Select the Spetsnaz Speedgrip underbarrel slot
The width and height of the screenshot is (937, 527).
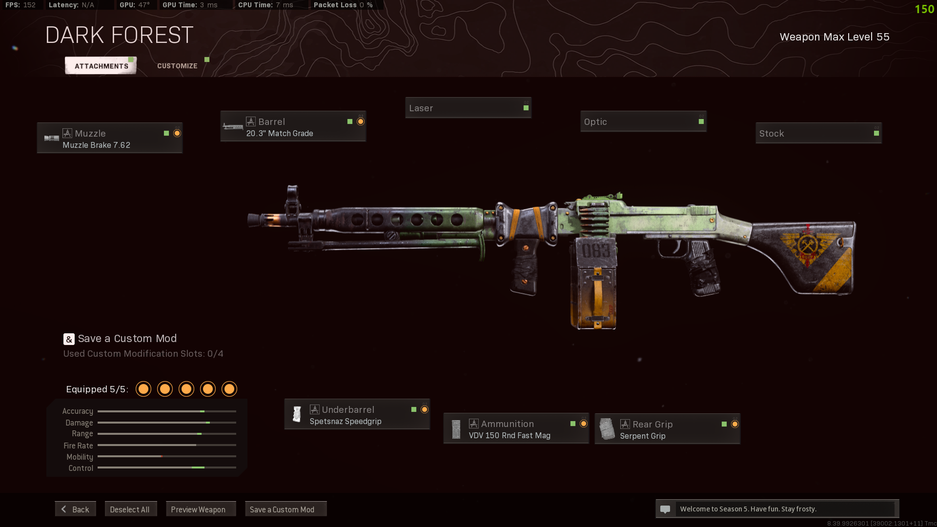pyautogui.click(x=357, y=415)
